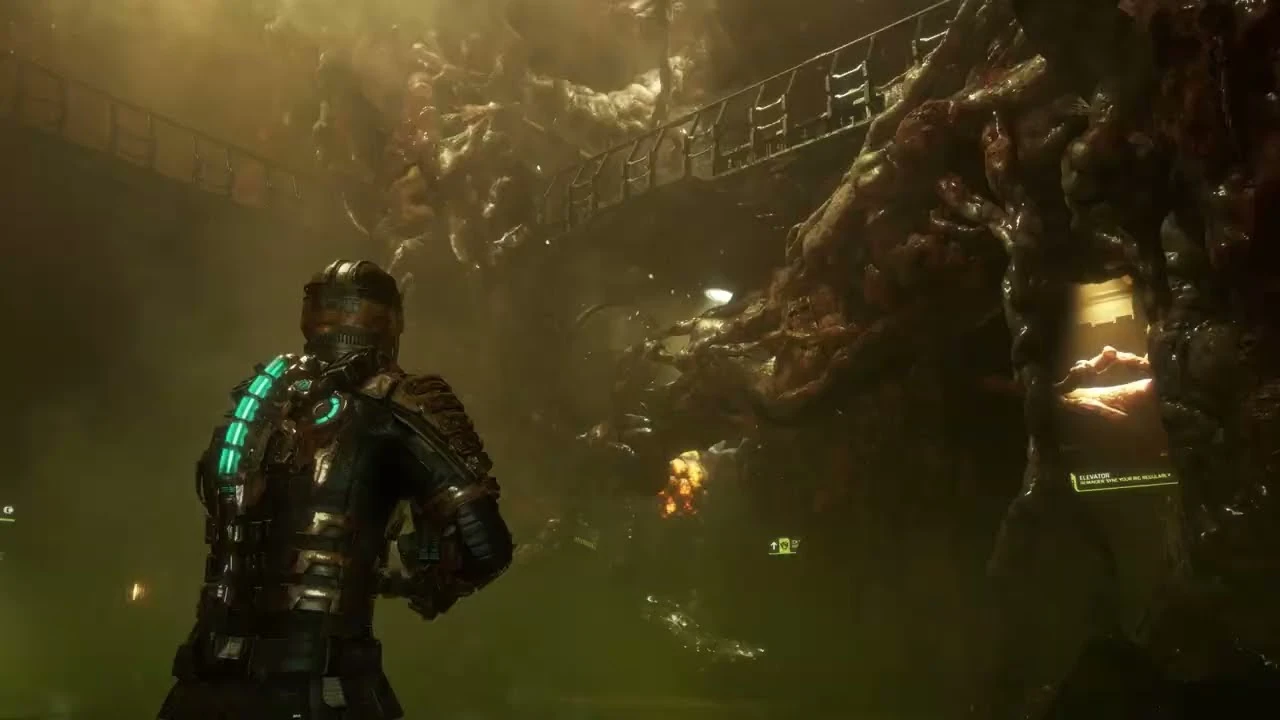Click the green item pickup marker
Image resolution: width=1280 pixels, height=720 pixels.
(x=784, y=545)
